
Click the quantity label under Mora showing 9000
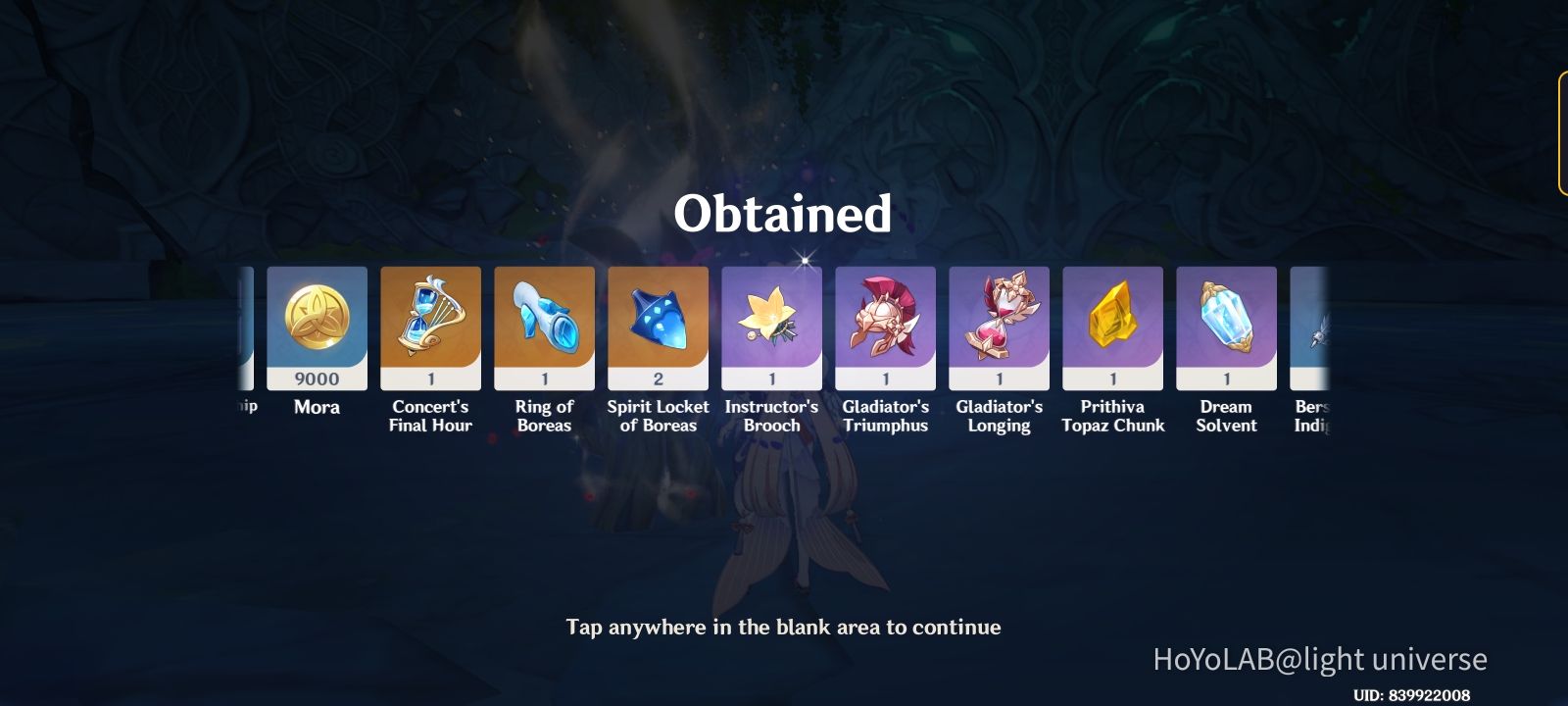click(x=317, y=378)
